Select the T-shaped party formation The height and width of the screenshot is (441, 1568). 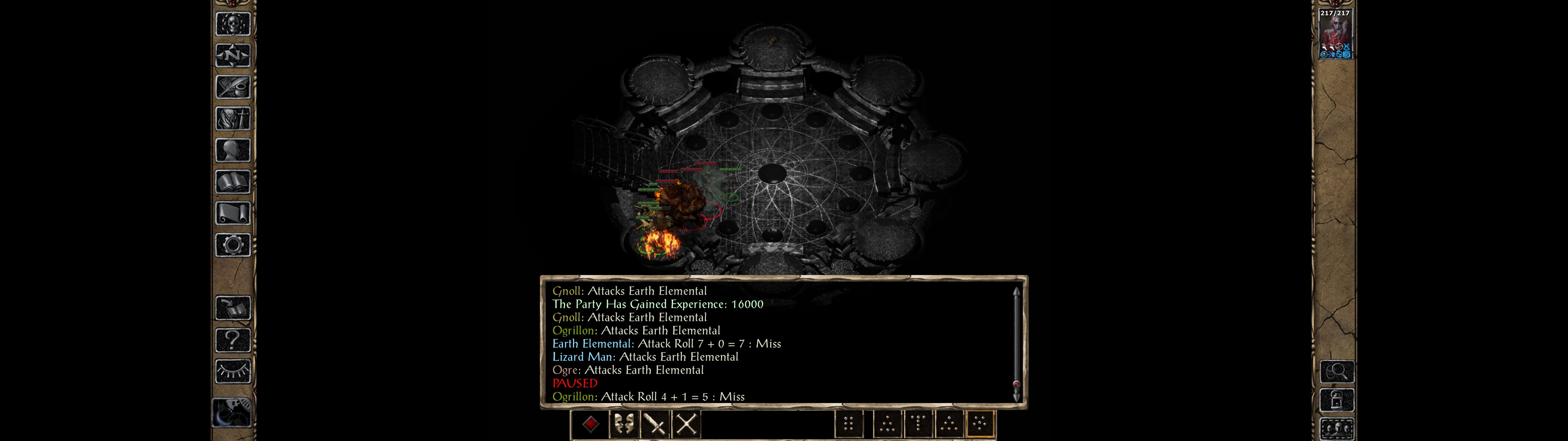click(x=918, y=424)
